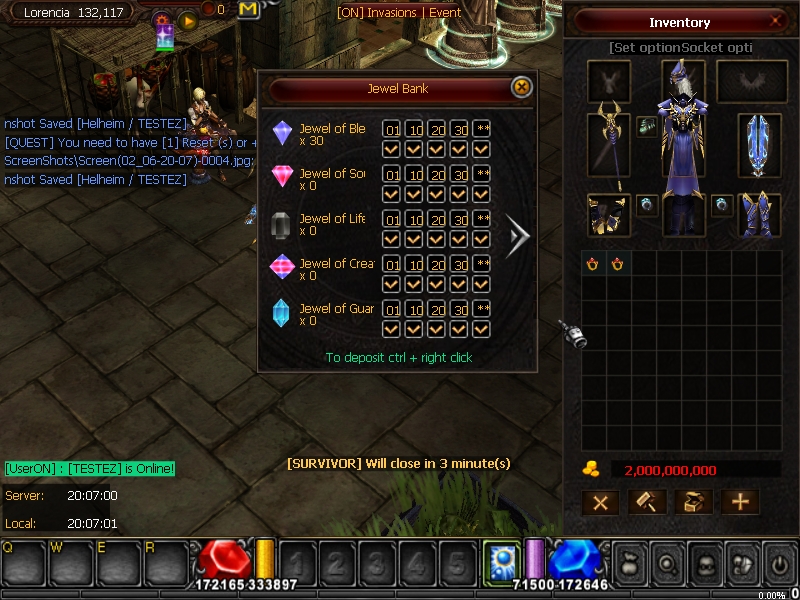The height and width of the screenshot is (600, 800).
Task: Click the plus button in Inventory panel
Action: [740, 503]
